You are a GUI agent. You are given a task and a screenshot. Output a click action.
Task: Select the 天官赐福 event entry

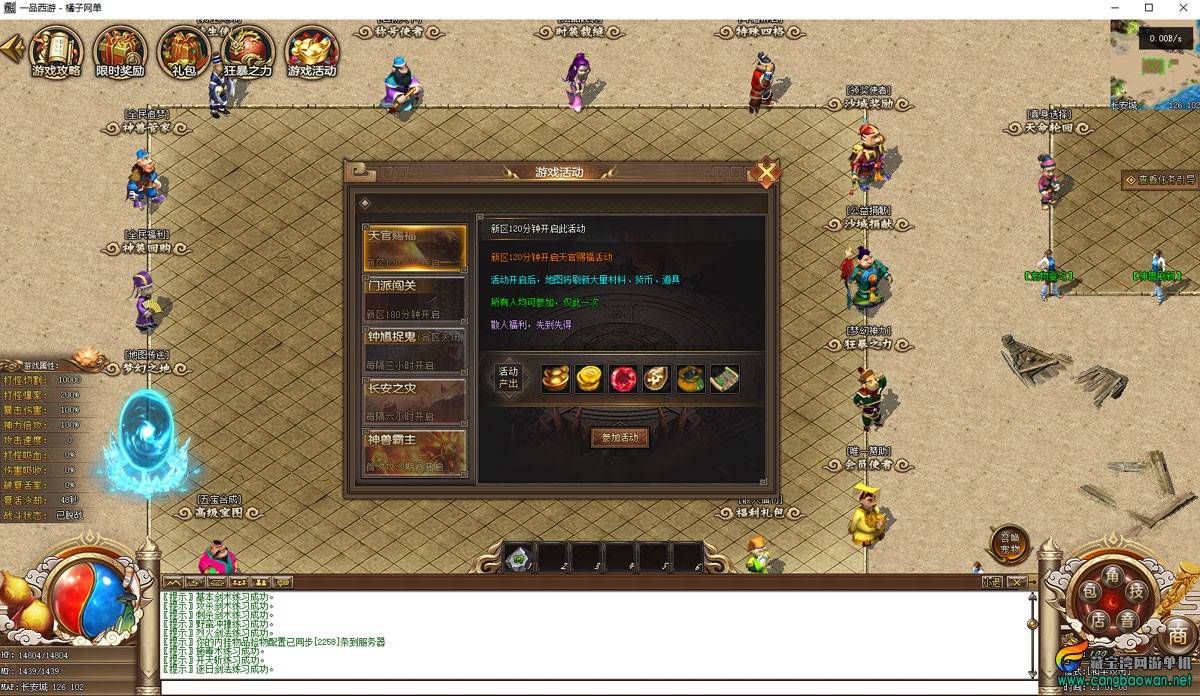click(x=415, y=248)
